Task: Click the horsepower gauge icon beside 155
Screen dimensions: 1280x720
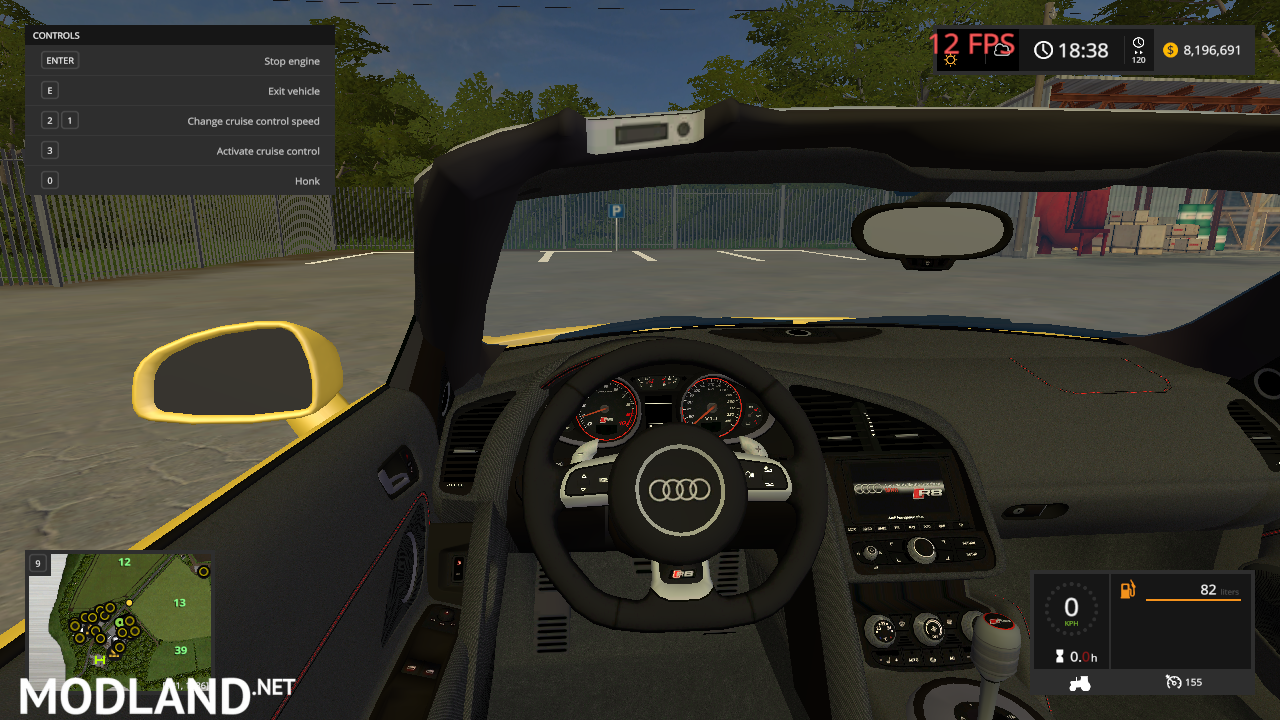Action: (x=1173, y=682)
